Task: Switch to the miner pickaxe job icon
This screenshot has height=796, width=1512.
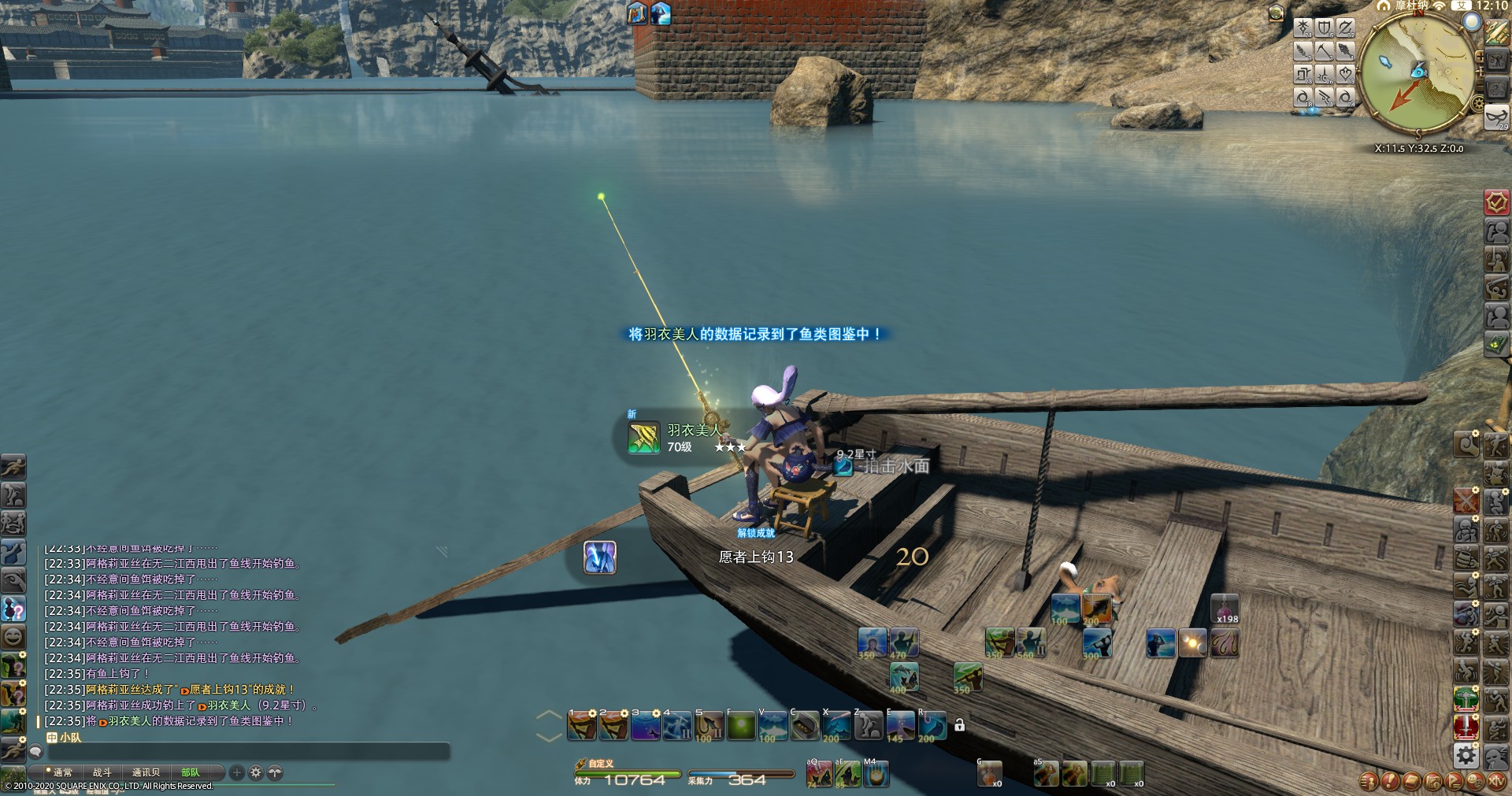Action: [x=1325, y=51]
